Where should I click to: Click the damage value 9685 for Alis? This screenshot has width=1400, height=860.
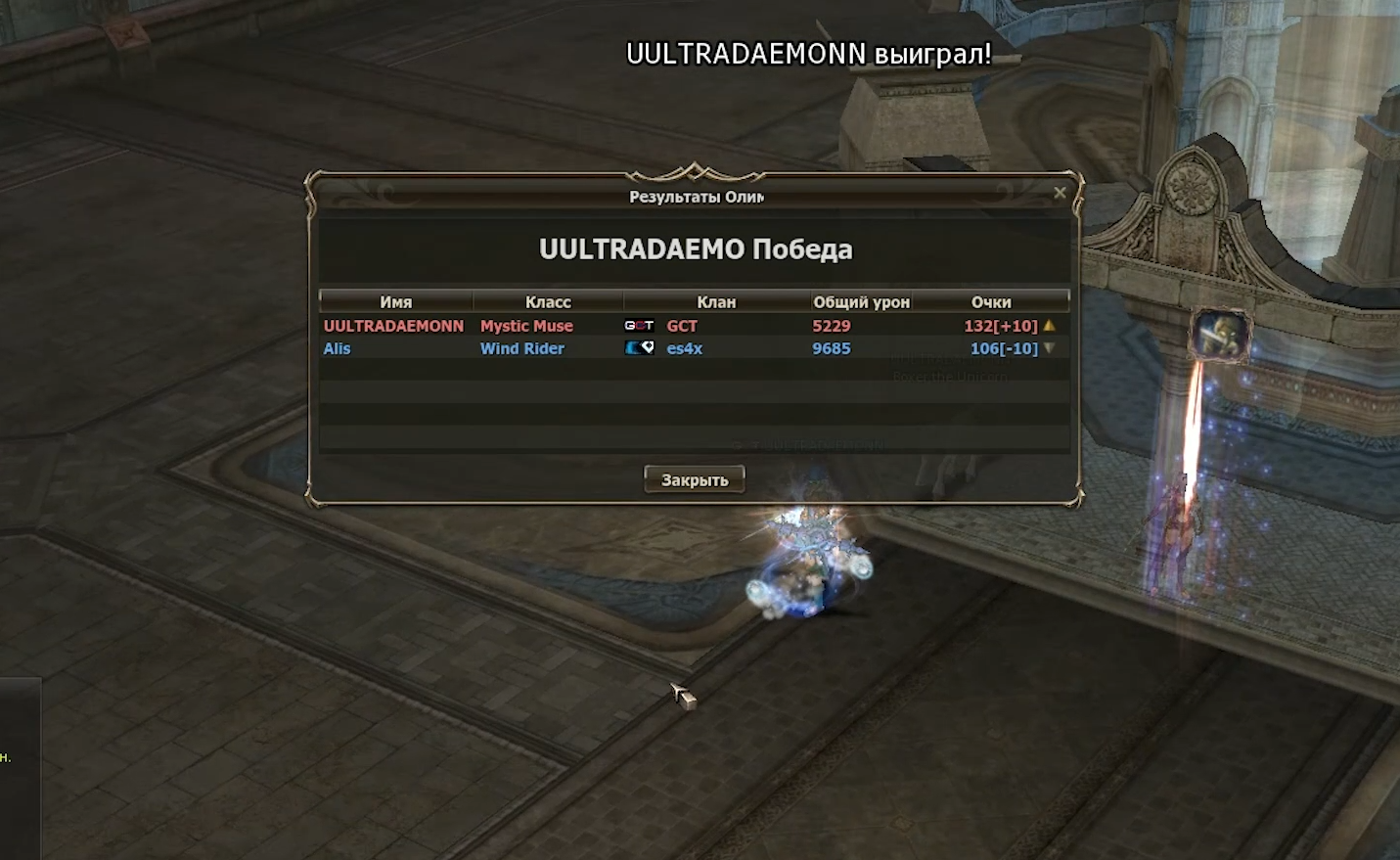[832, 348]
